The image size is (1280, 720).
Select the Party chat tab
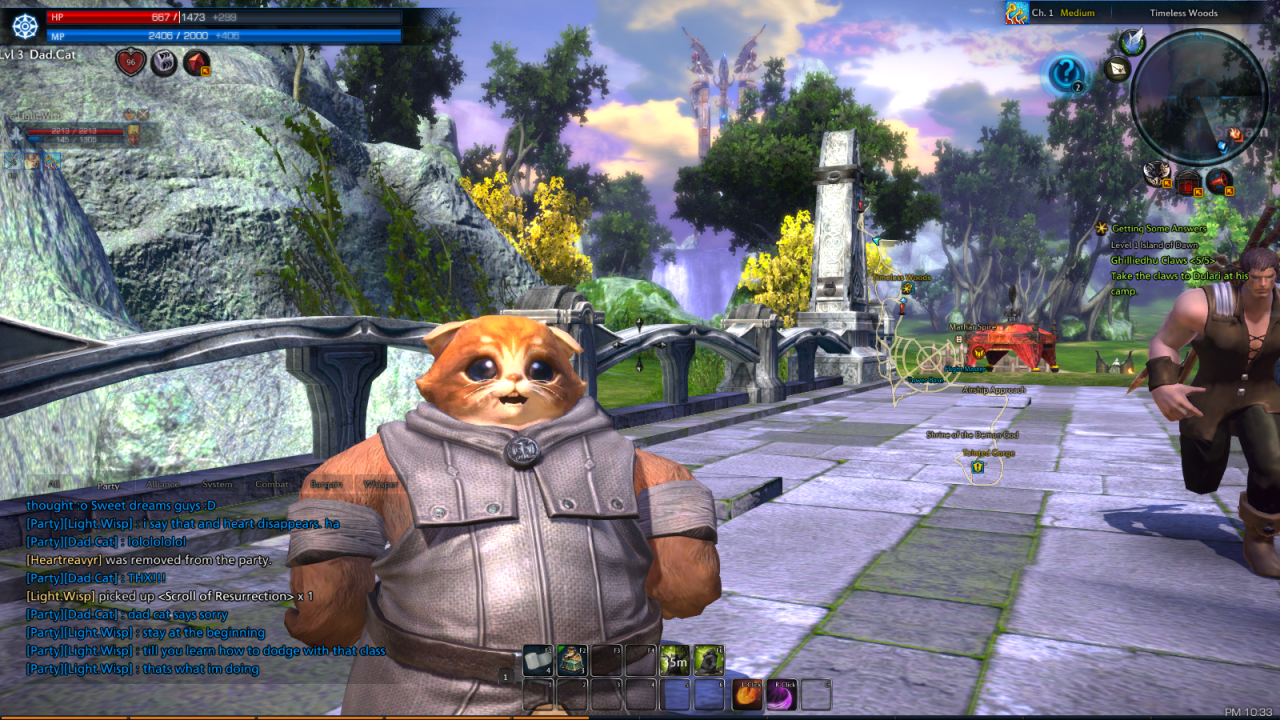[x=108, y=485]
